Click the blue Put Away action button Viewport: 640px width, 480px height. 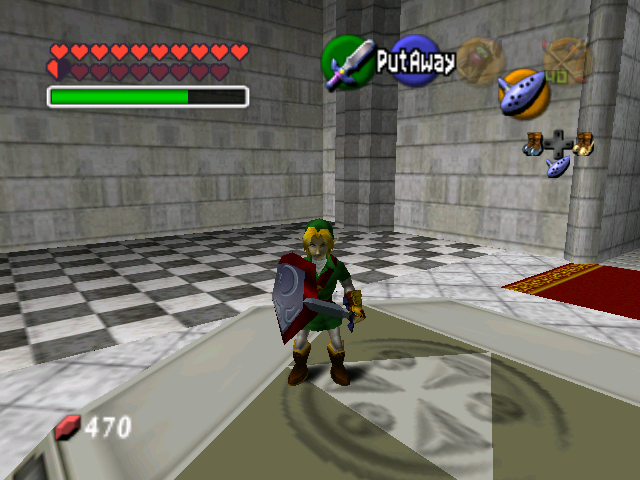pyautogui.click(x=415, y=61)
